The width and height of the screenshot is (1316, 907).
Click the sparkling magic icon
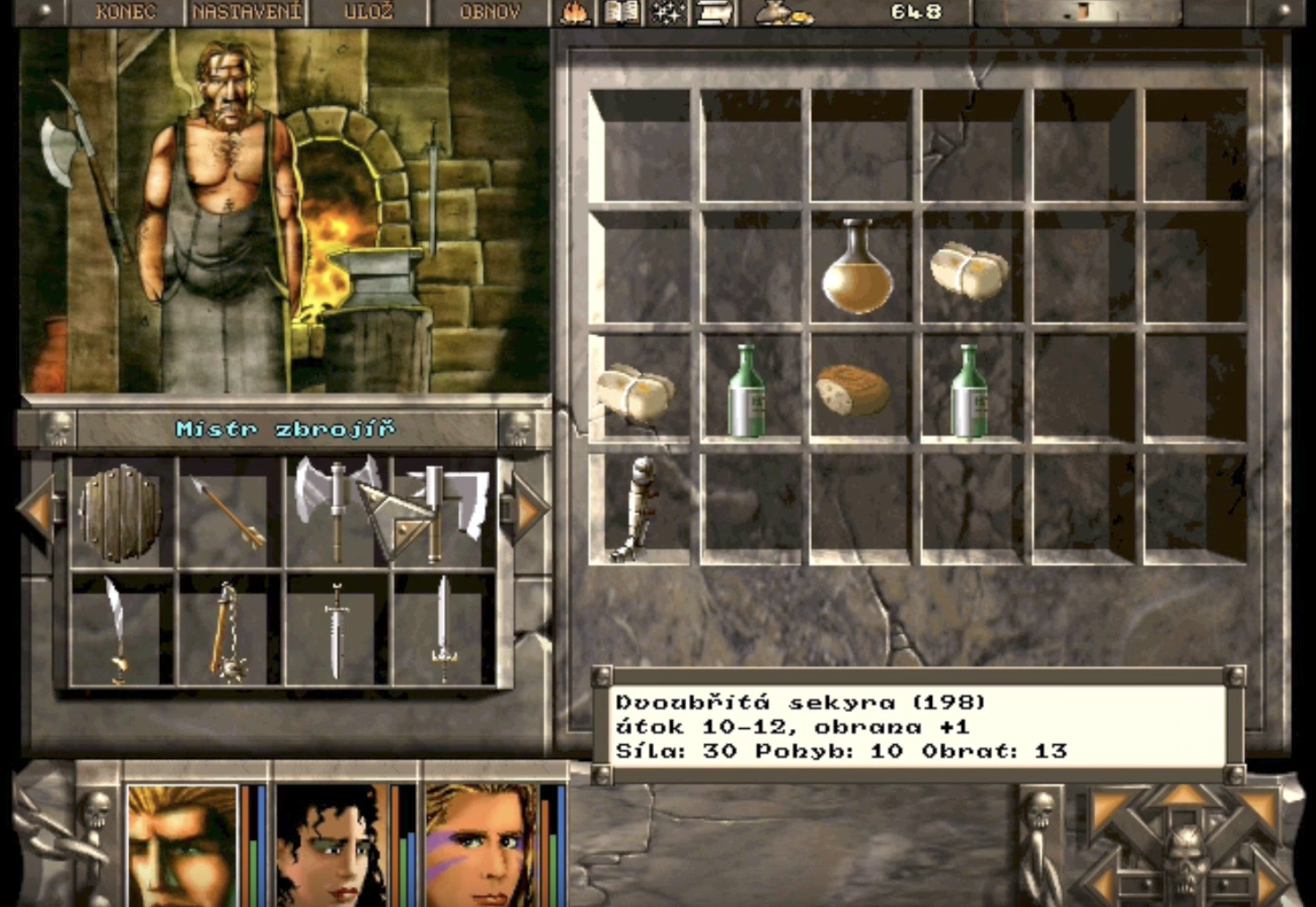668,12
